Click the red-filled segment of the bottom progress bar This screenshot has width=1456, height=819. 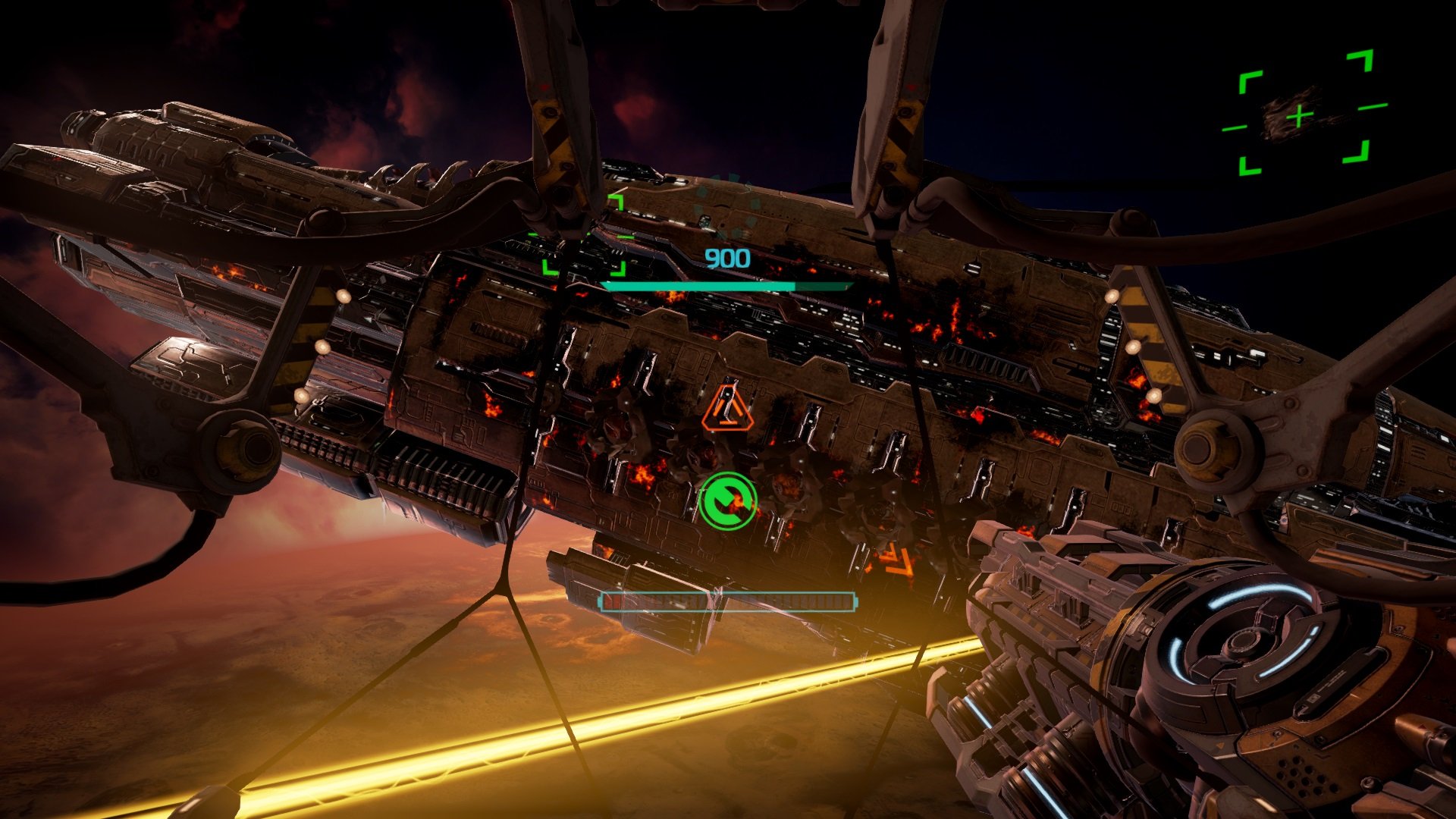[613, 601]
